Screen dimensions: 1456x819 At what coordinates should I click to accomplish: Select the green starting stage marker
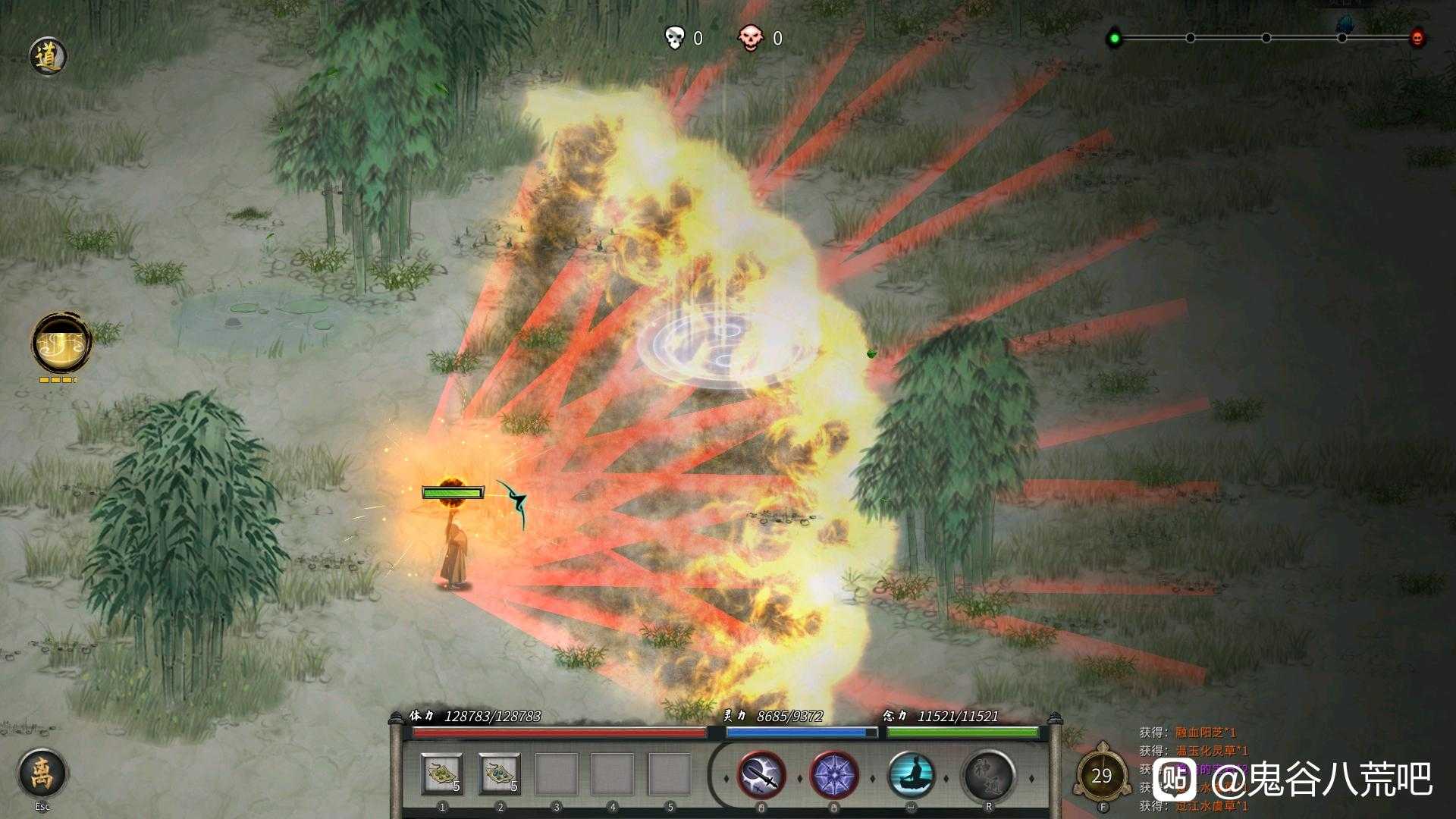click(x=1114, y=38)
